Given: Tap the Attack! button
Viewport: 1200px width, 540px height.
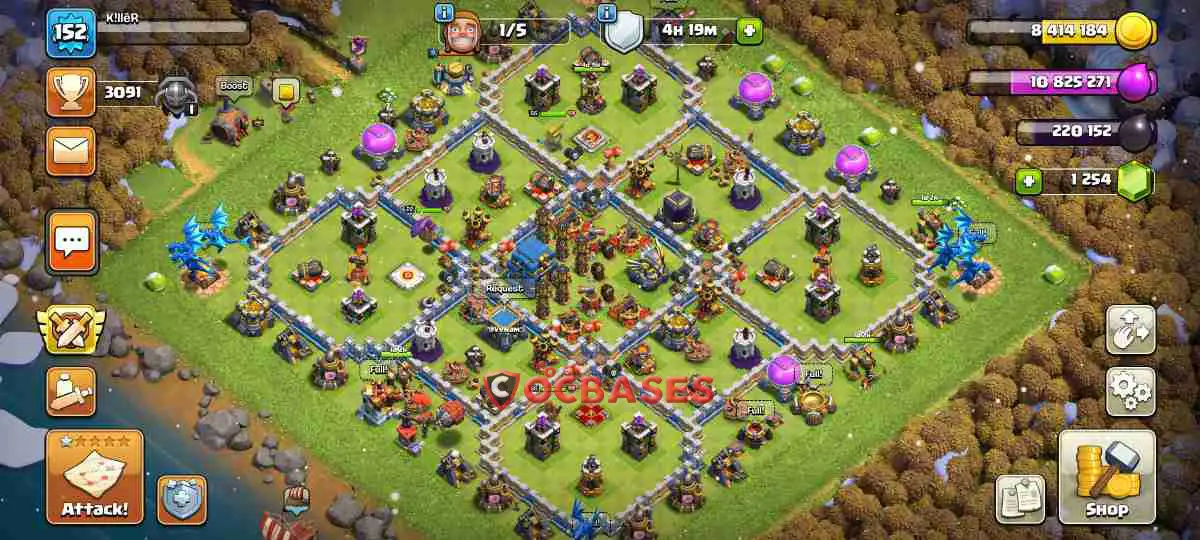Looking at the screenshot, I should [94, 477].
